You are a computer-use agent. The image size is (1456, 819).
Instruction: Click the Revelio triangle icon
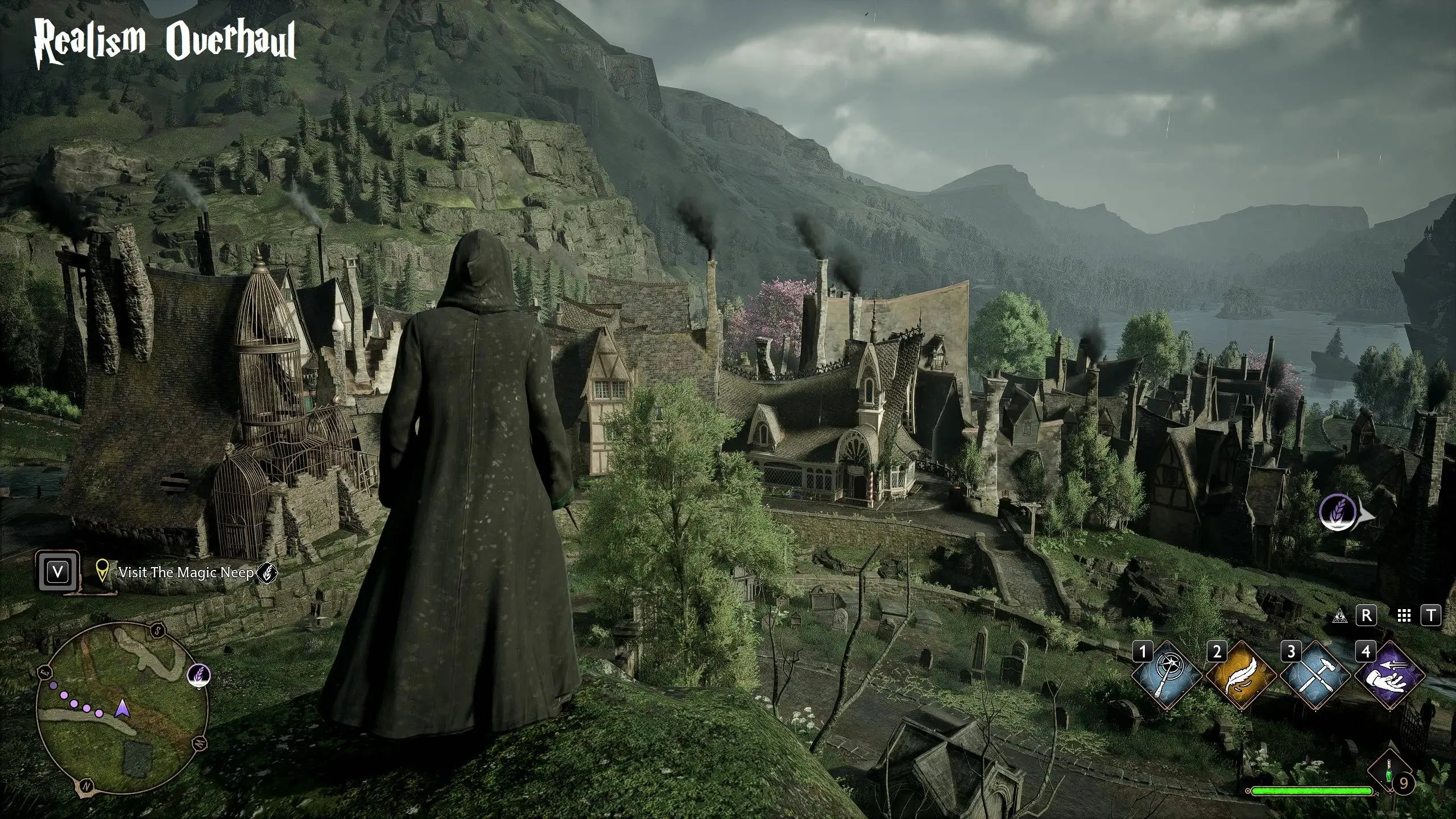(1340, 615)
